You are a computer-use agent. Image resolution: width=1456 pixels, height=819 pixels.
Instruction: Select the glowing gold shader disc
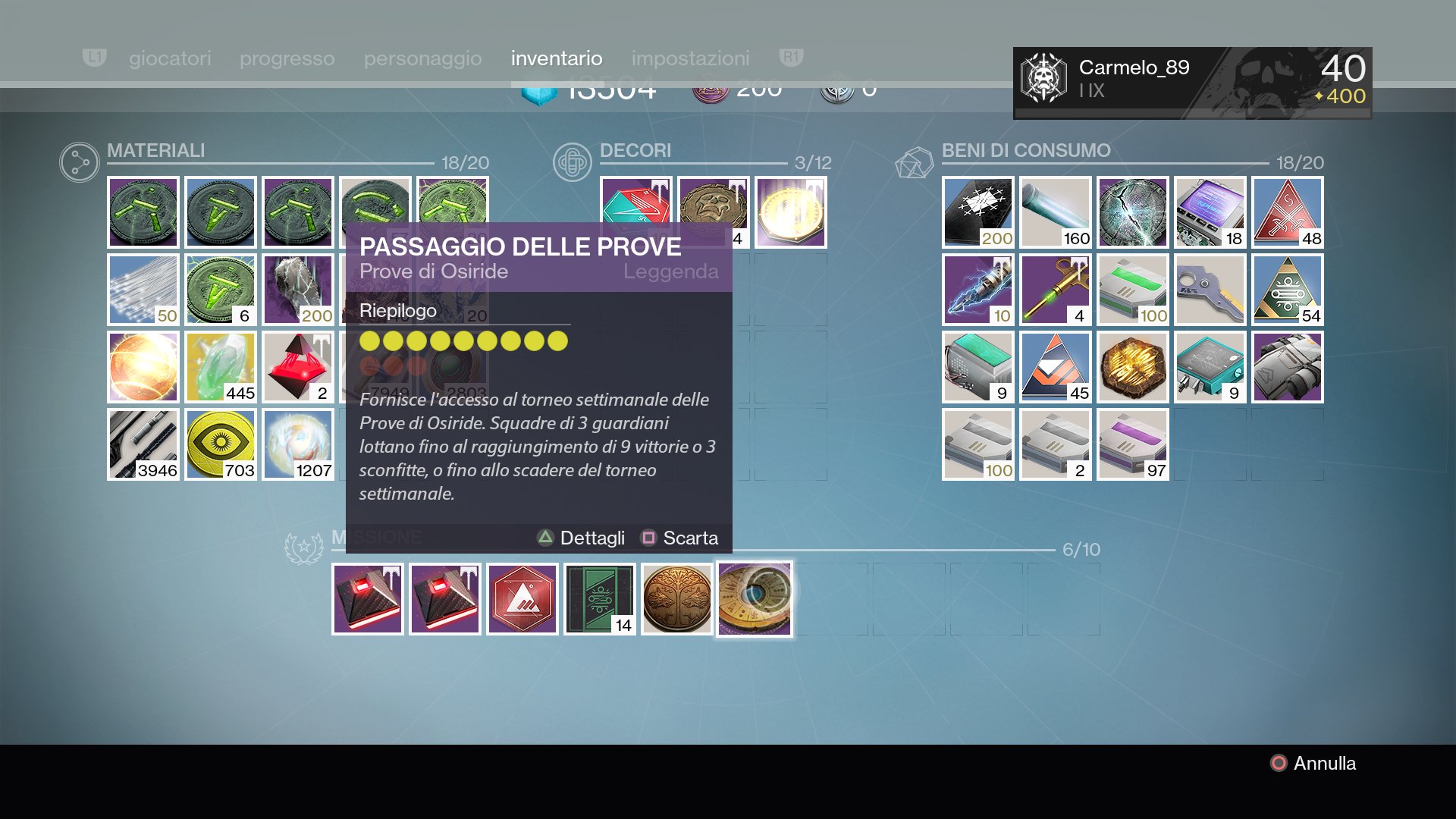pos(791,212)
